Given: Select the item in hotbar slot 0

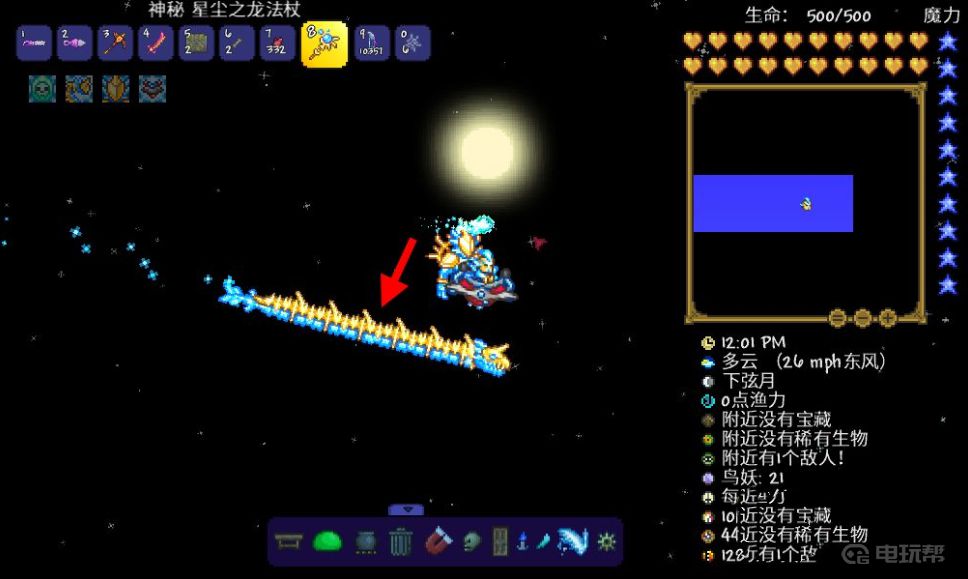Looking at the screenshot, I should pos(413,44).
